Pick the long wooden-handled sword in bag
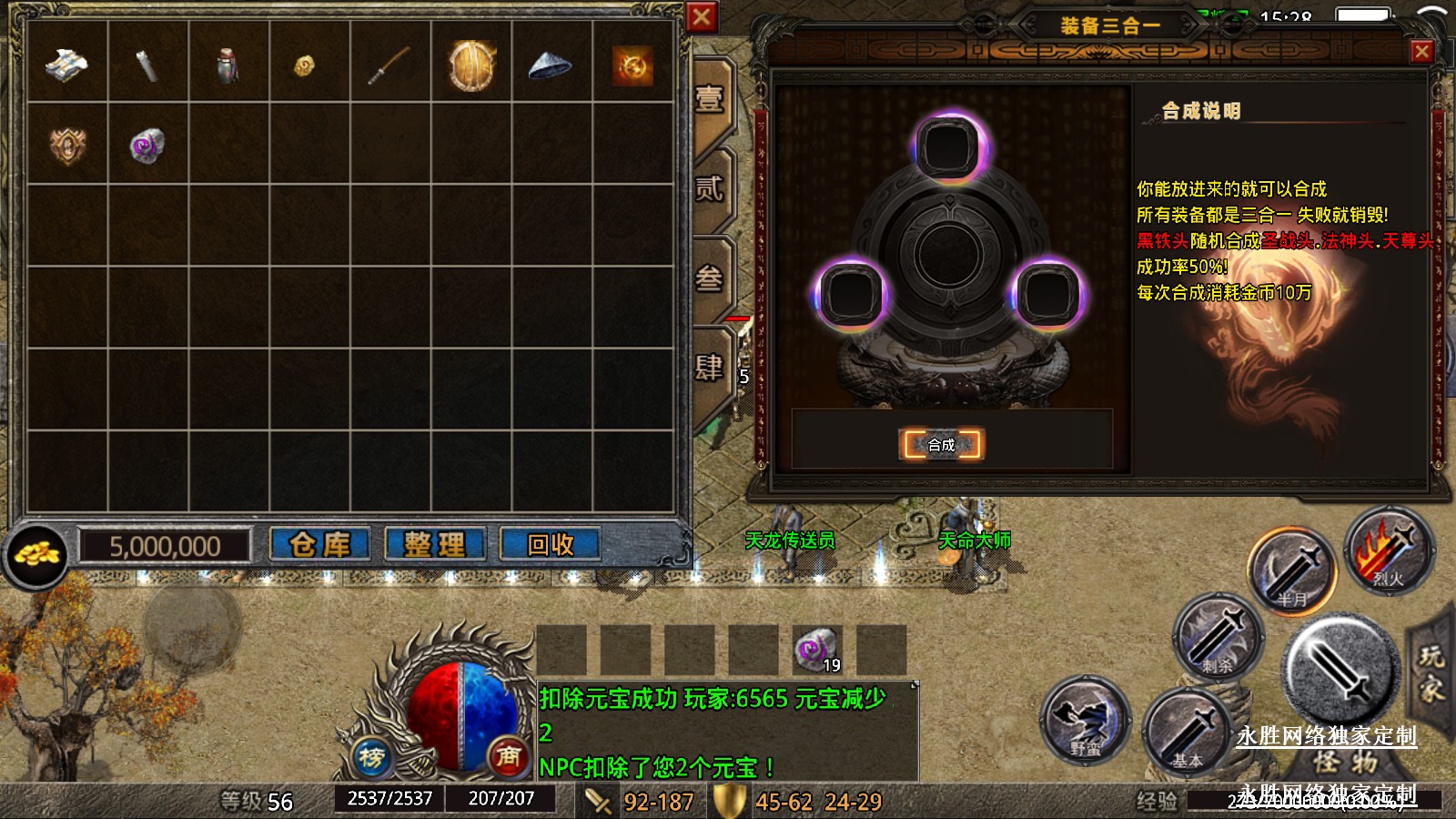The width and height of the screenshot is (1456, 819). tap(390, 66)
